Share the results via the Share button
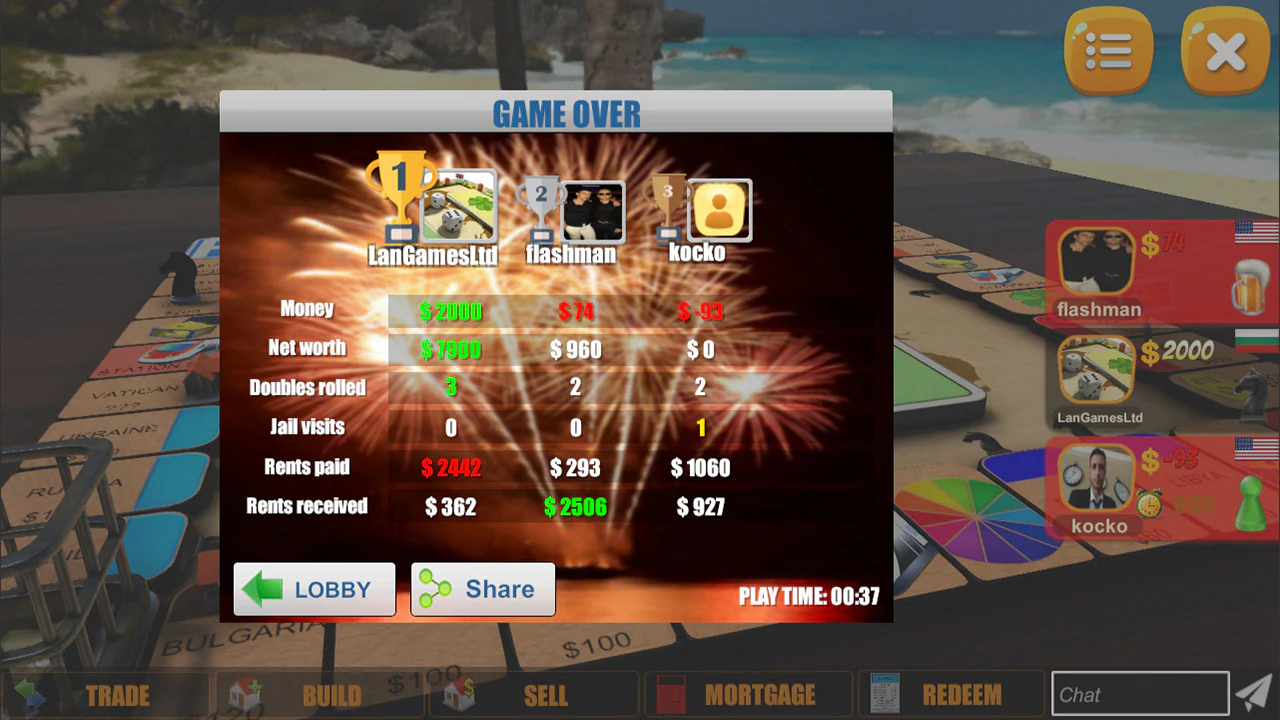1280x720 pixels. pos(483,589)
